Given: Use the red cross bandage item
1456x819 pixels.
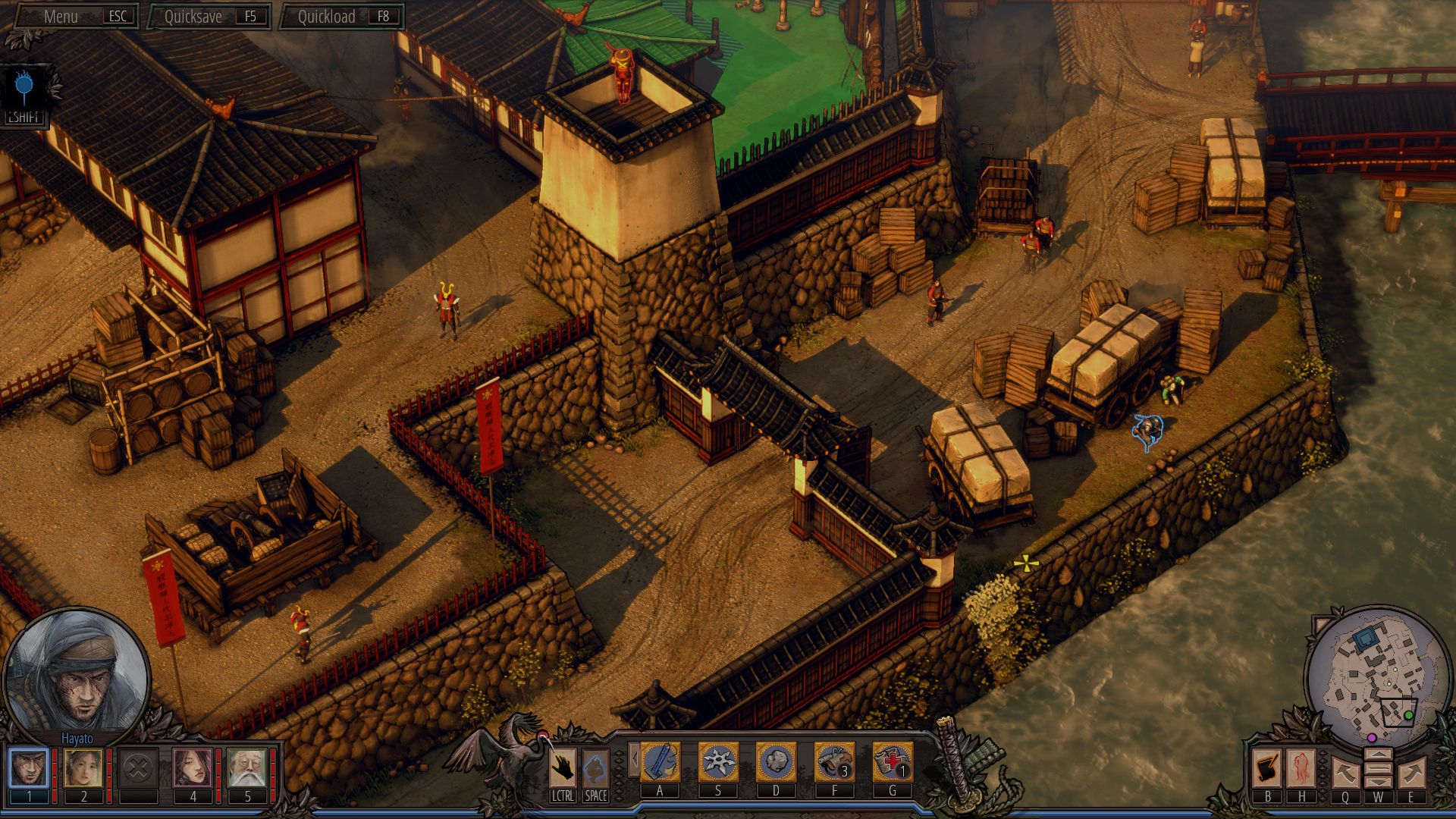Looking at the screenshot, I should click(893, 761).
